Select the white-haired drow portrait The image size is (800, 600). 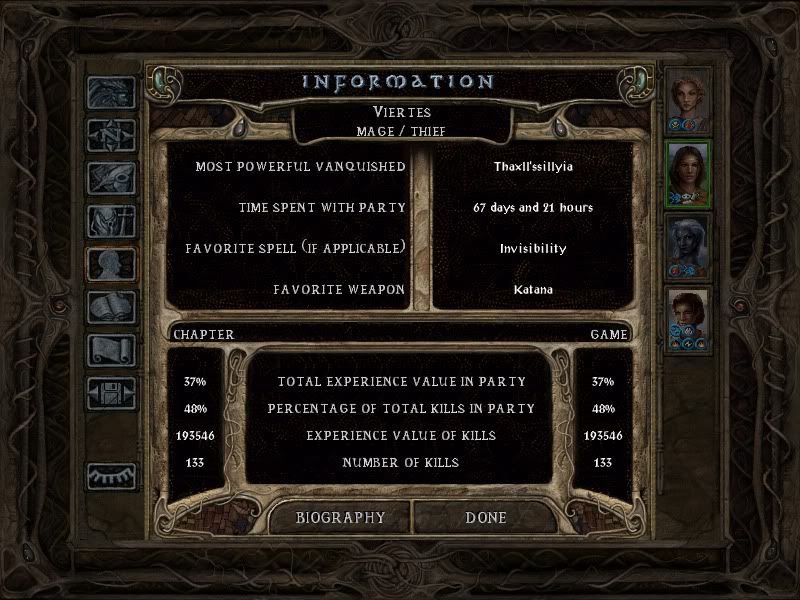687,246
